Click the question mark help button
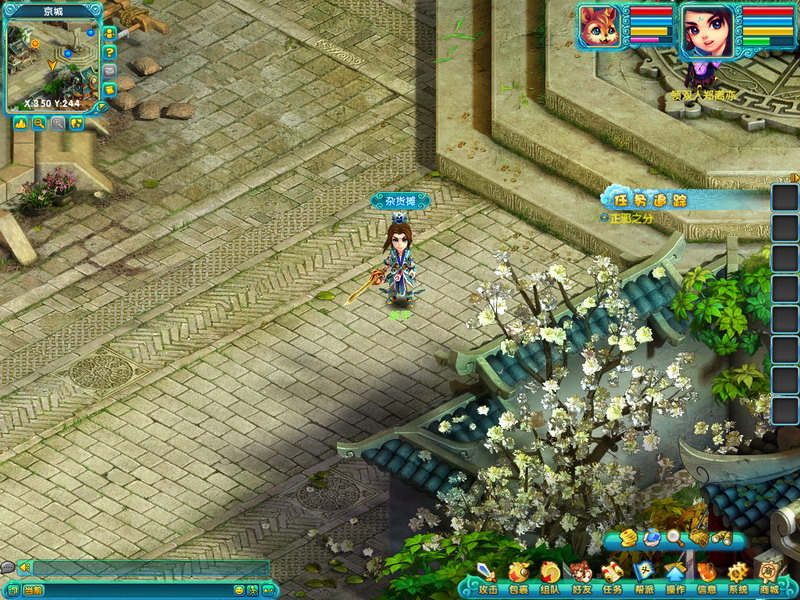 tap(109, 52)
